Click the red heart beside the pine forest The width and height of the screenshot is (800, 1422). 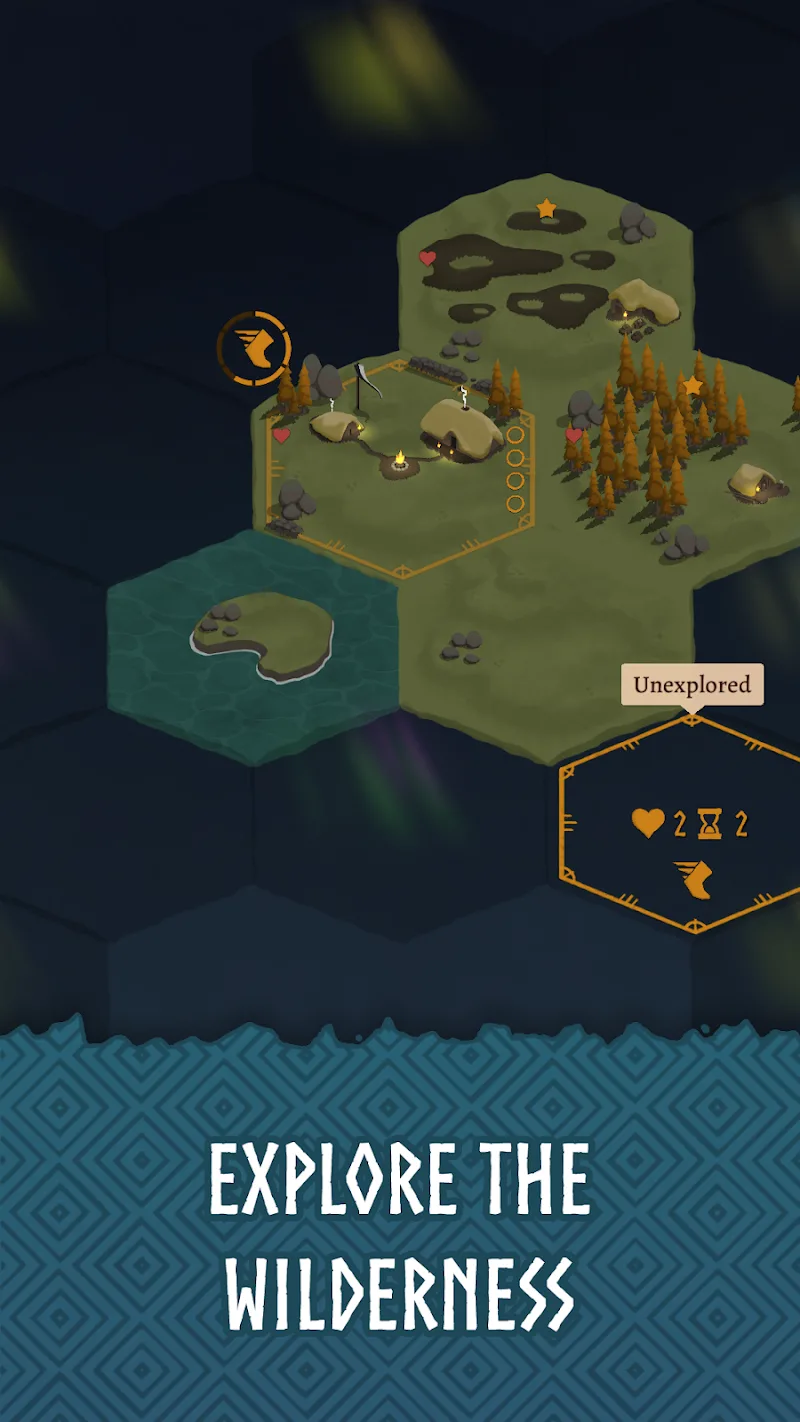(x=574, y=435)
